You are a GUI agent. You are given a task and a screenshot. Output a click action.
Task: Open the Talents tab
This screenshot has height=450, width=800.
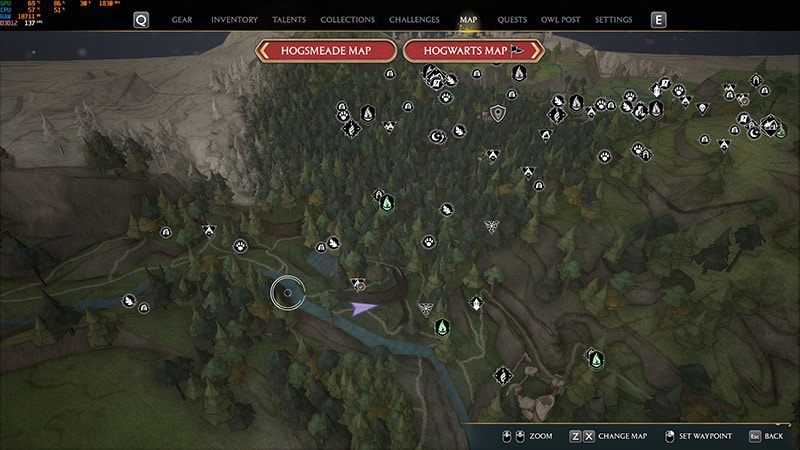point(289,20)
